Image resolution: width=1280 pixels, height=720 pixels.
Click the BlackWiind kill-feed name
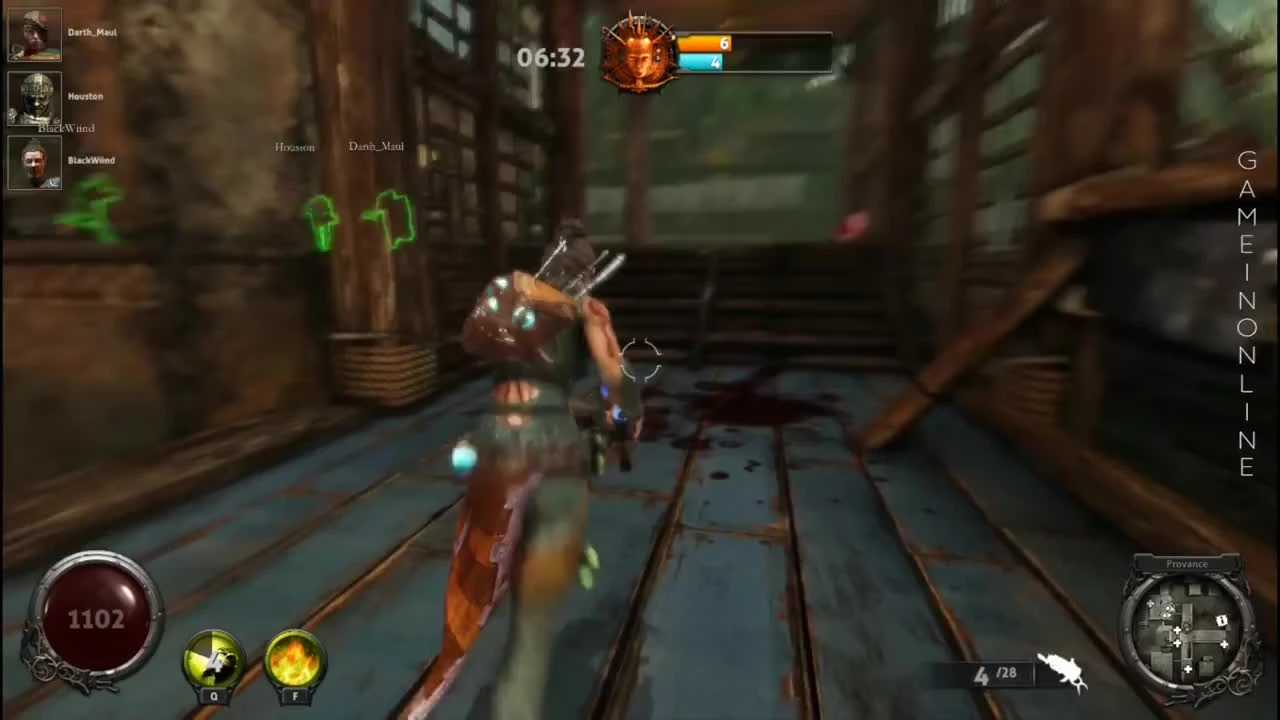(x=65, y=128)
